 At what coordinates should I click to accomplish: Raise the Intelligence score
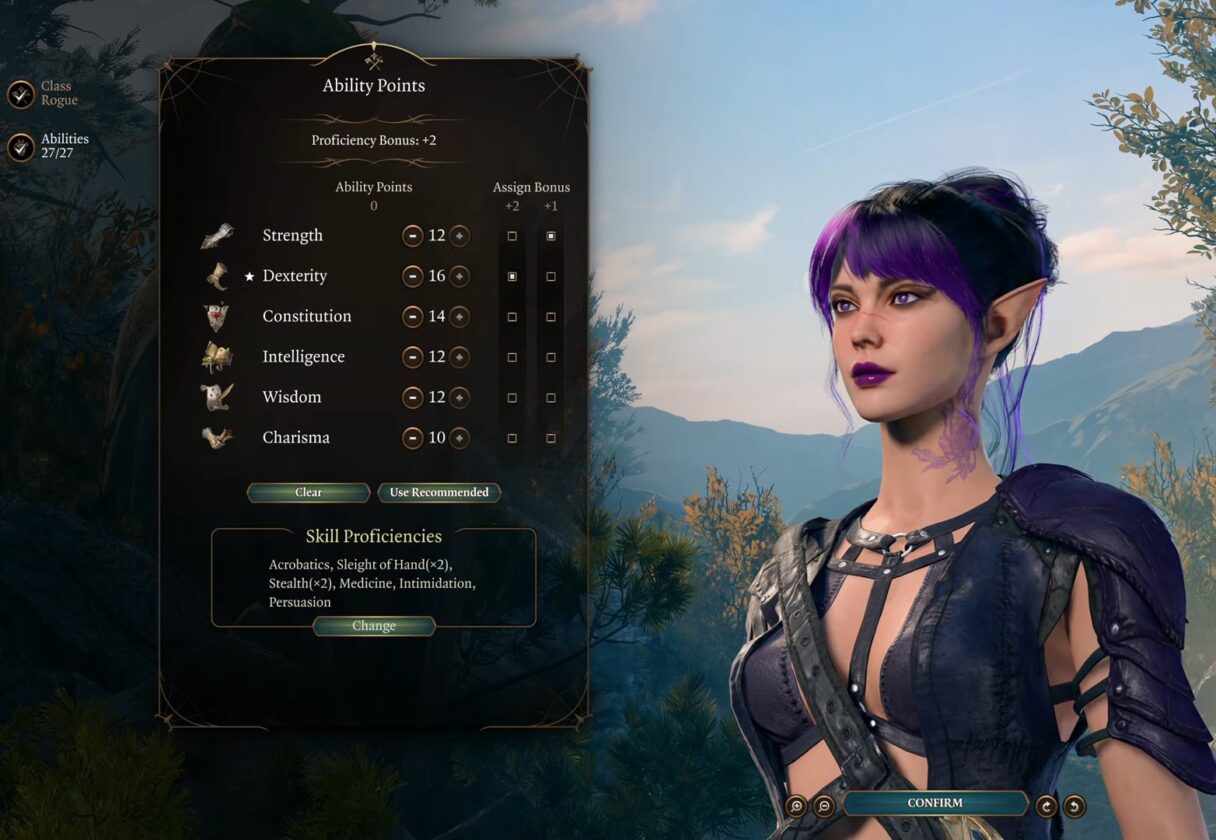[459, 357]
